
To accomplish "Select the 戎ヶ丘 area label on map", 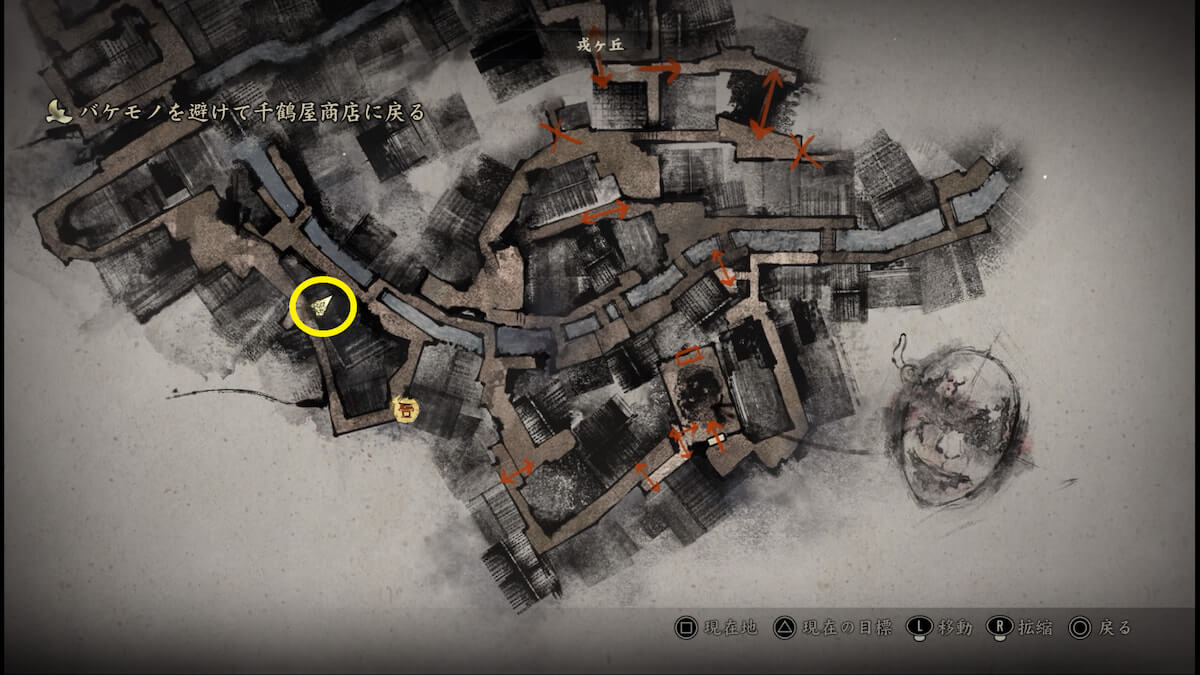I will [x=602, y=44].
